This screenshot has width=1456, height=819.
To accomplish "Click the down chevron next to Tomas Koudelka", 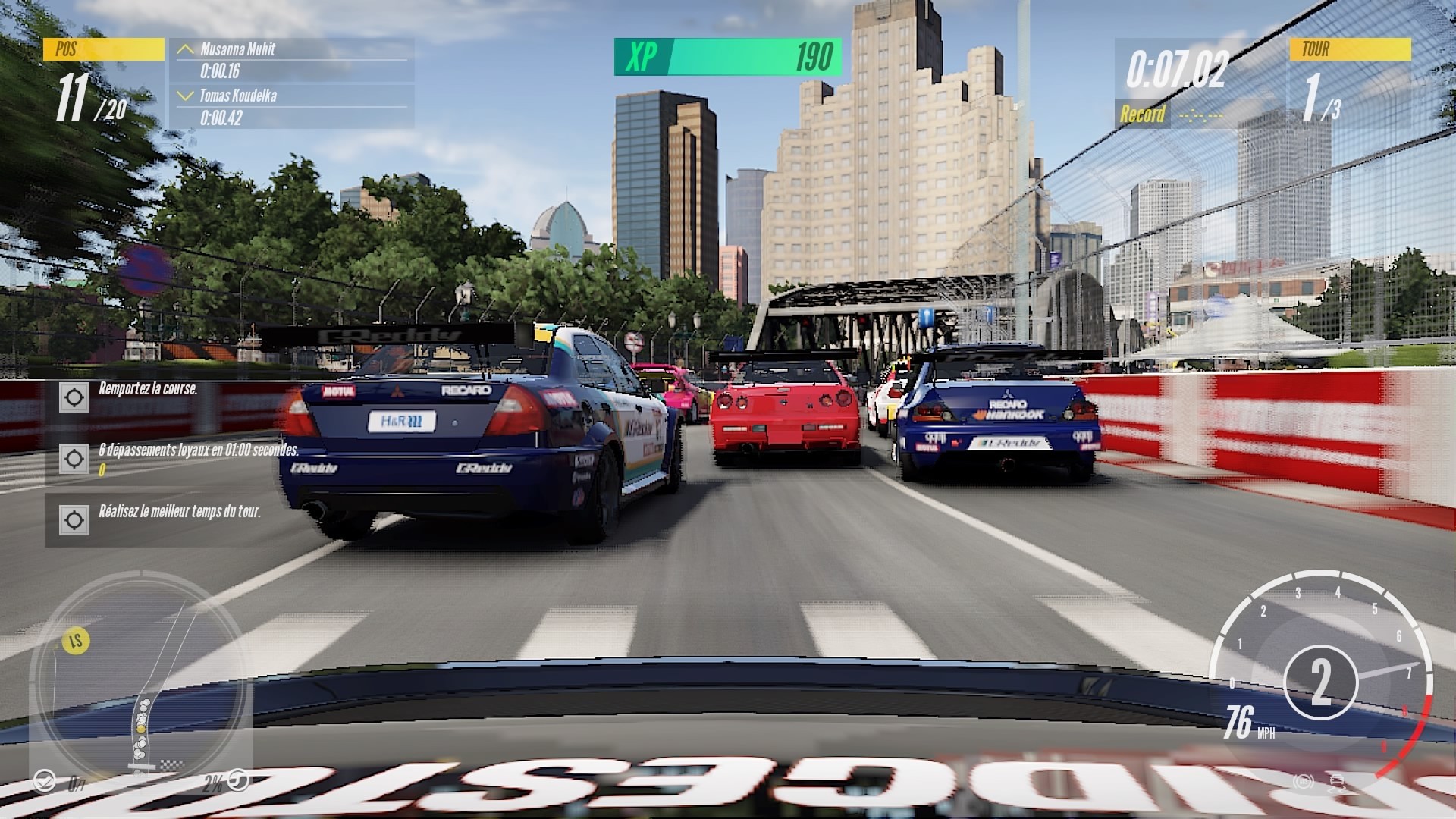I will coord(184,97).
